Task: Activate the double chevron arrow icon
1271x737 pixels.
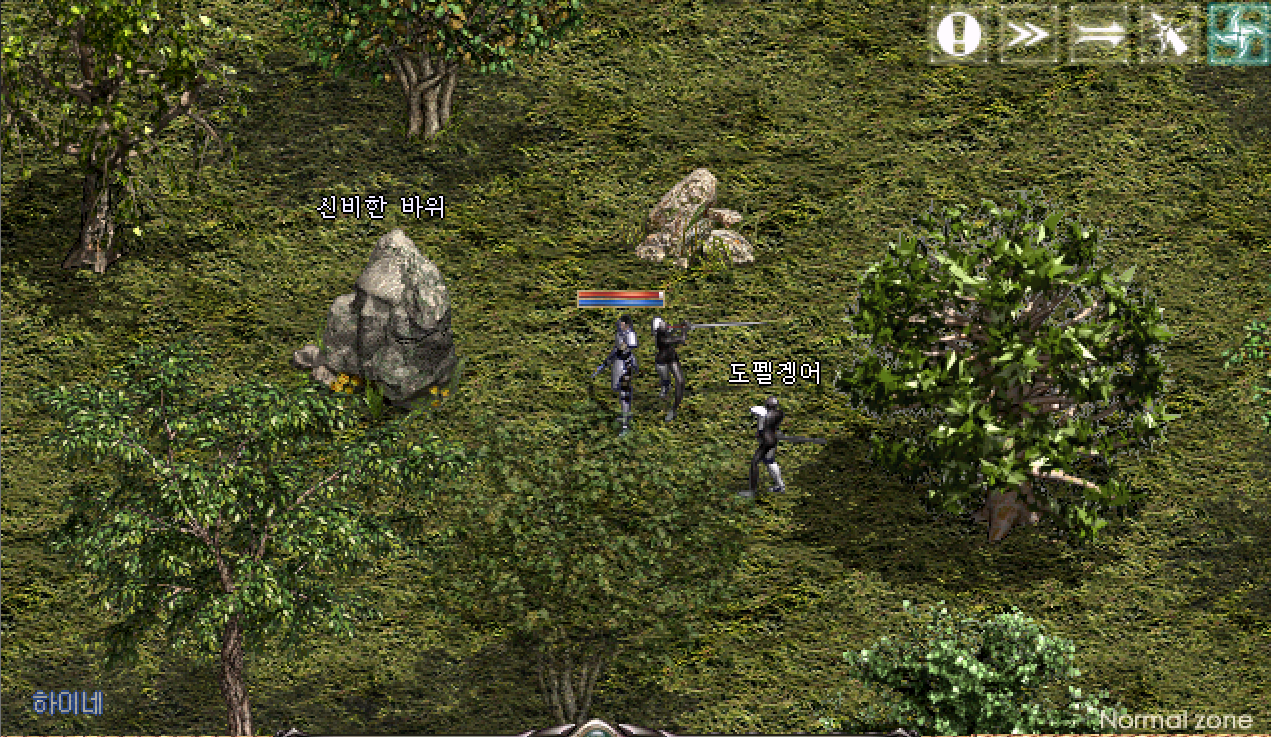Action: [1028, 35]
